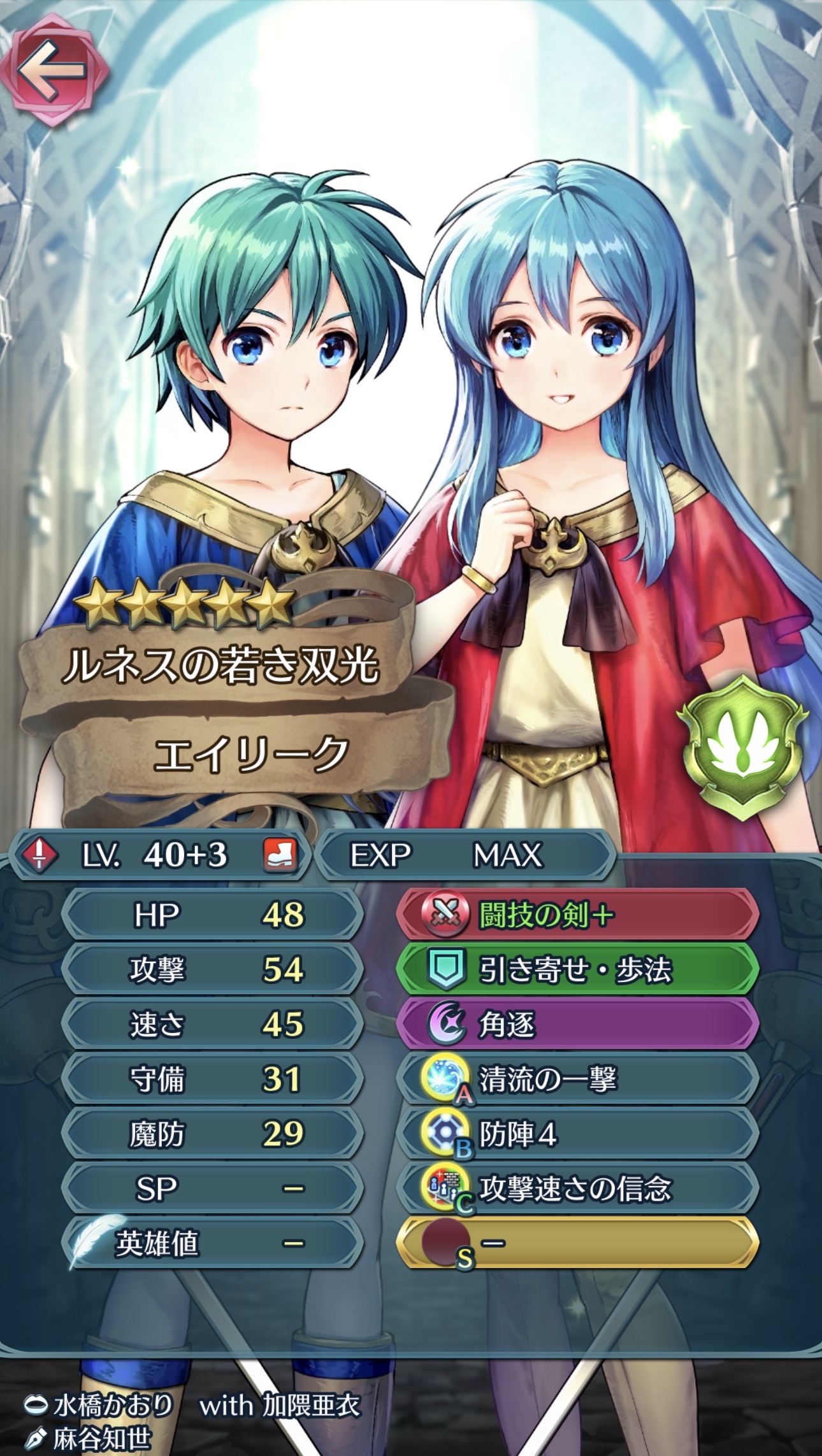The height and width of the screenshot is (1456, 822).
Task: Tap the red sword weapon type icon
Action: click(x=40, y=855)
